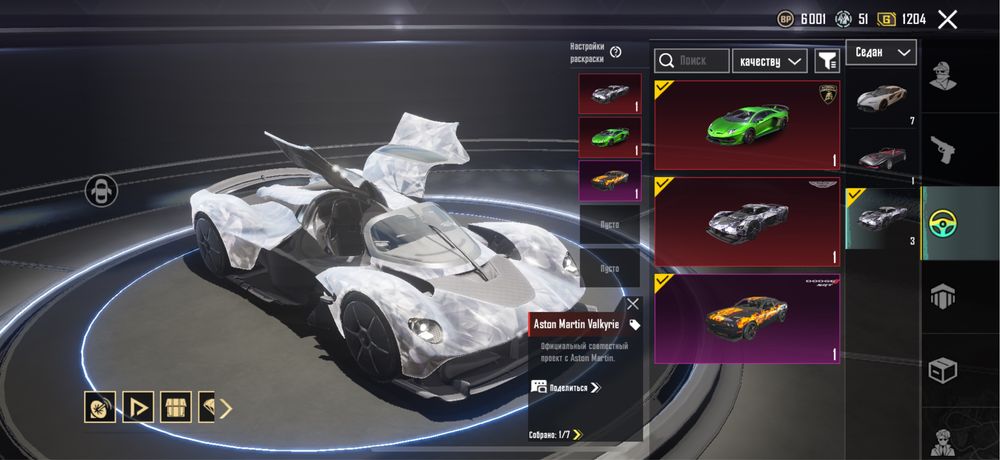
Task: Toggle the car interior view icon
Action: 101,190
